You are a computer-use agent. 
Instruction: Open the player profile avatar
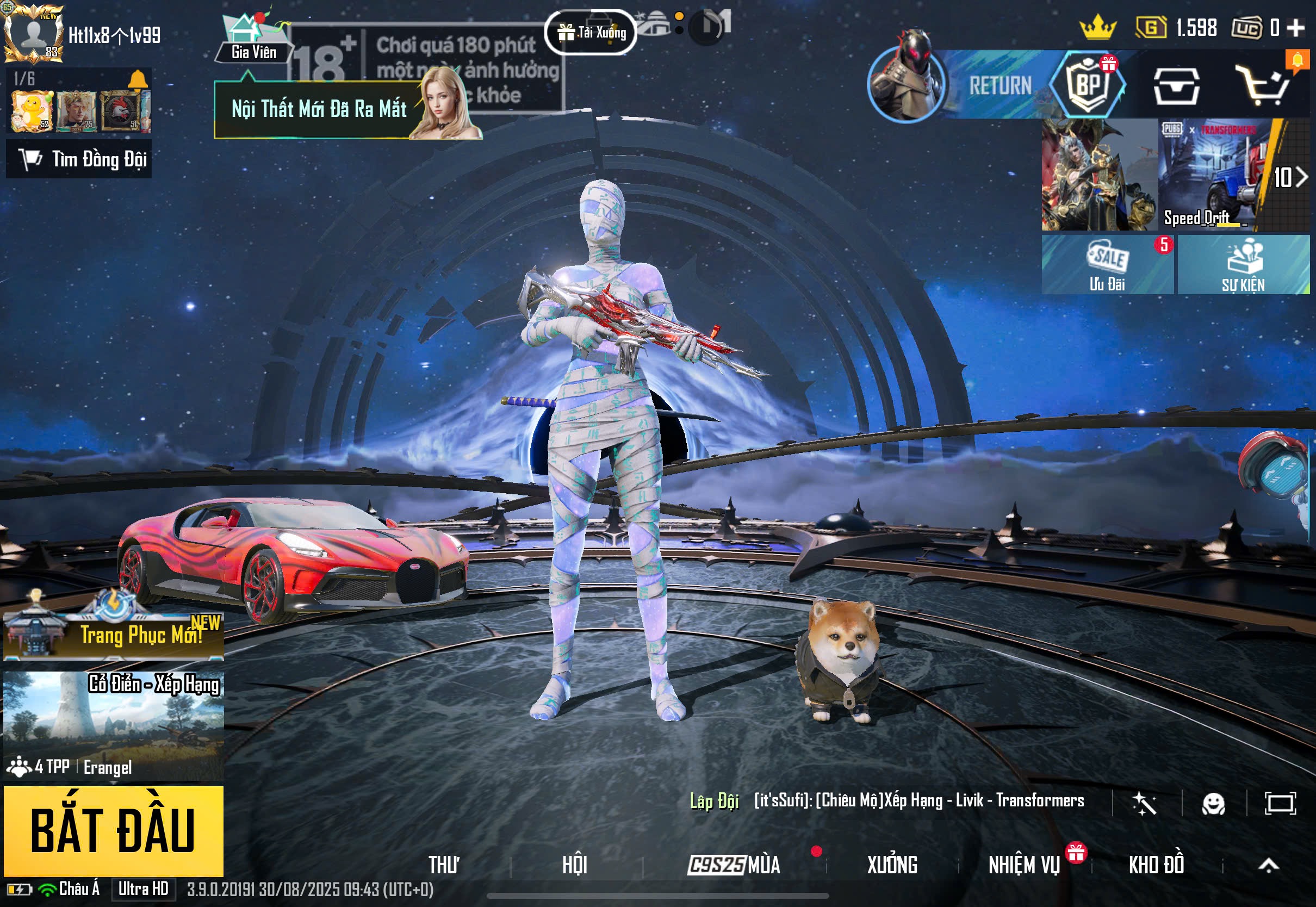pos(33,34)
